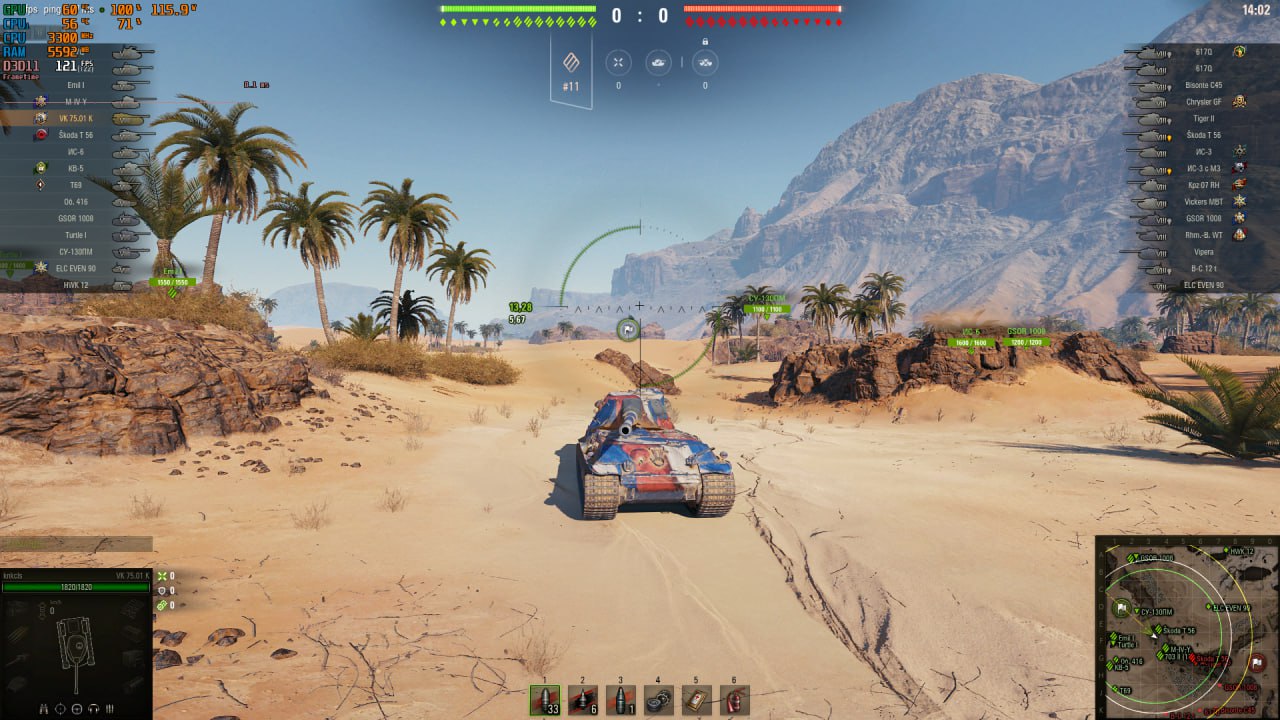Viewport: 1280px width, 720px height.
Task: Select enemy Tiger II in the enemy list
Action: coord(1203,118)
